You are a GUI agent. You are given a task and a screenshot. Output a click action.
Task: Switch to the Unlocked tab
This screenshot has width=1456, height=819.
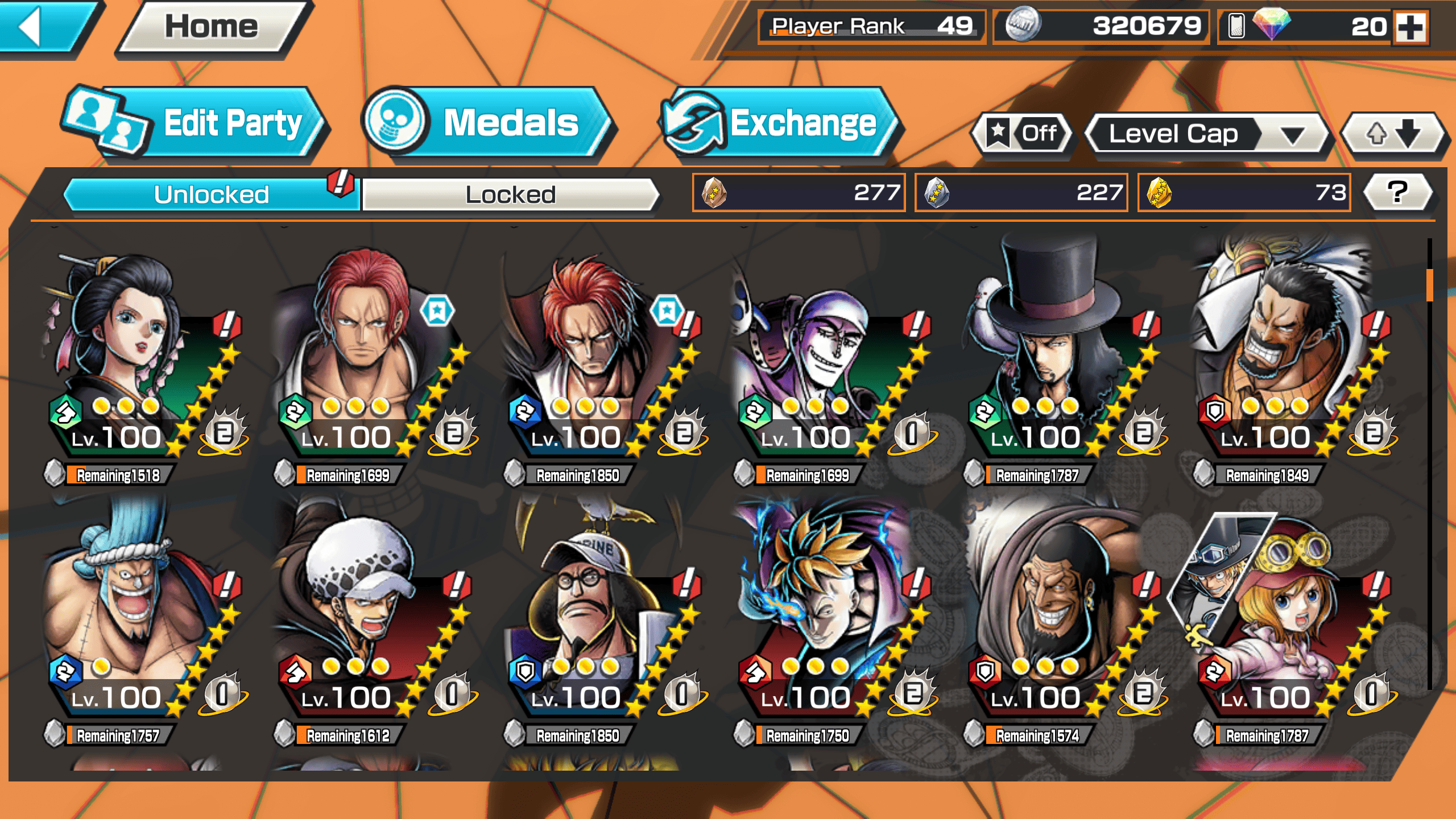pos(212,195)
